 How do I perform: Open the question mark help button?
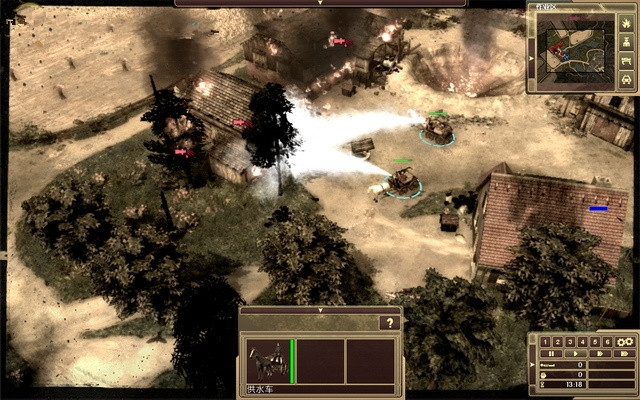click(389, 323)
